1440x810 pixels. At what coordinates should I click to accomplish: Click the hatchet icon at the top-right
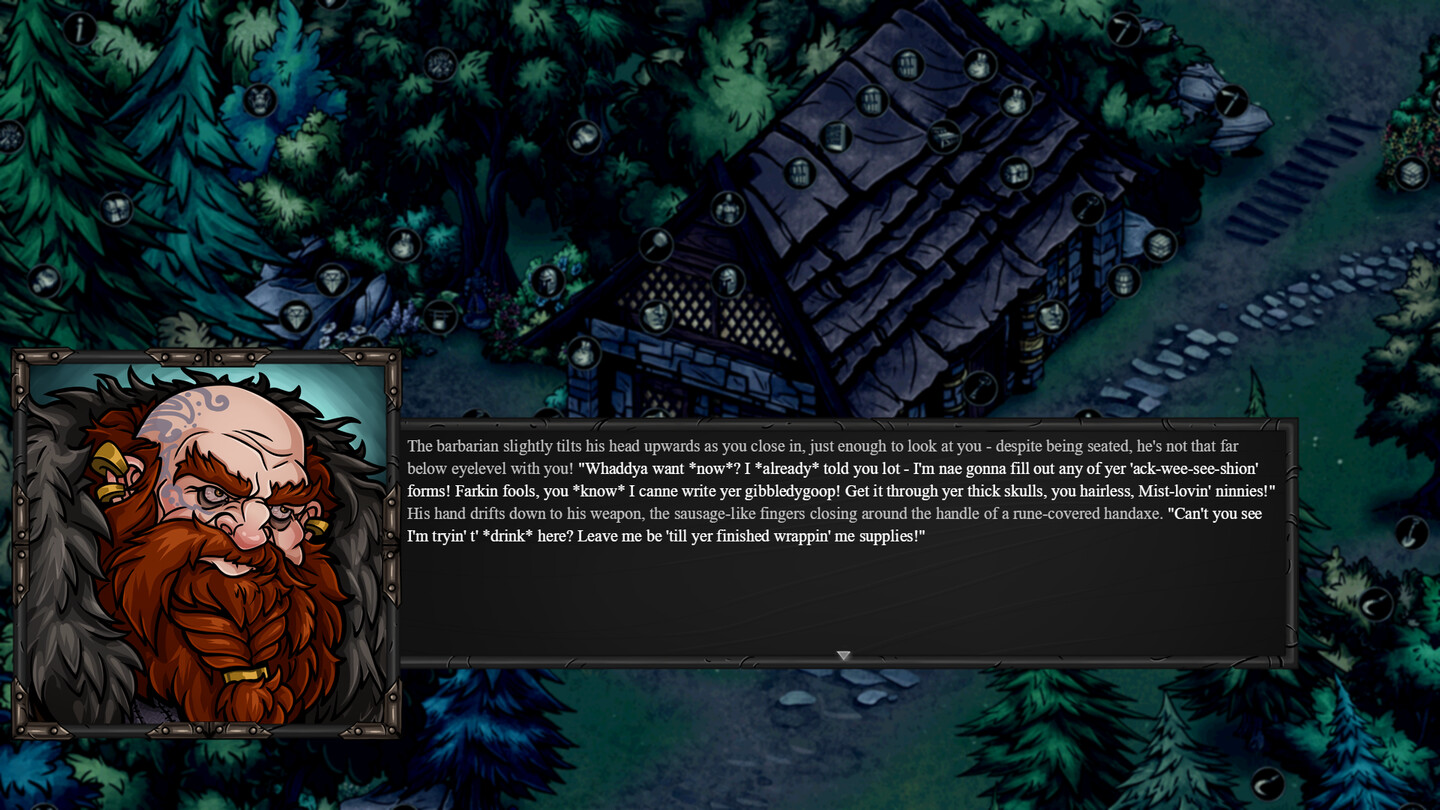[x=1122, y=31]
